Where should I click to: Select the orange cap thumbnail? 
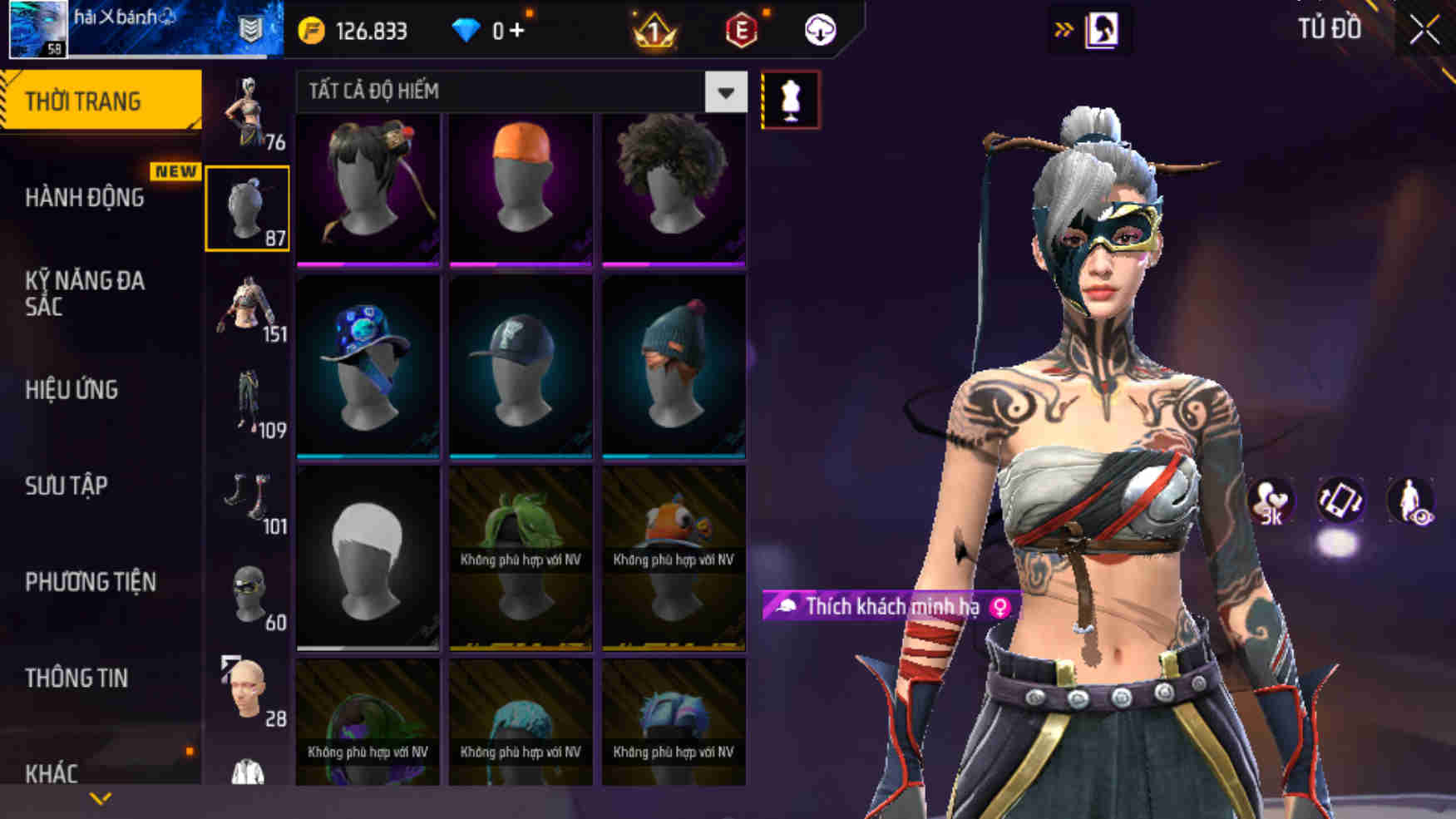click(520, 190)
